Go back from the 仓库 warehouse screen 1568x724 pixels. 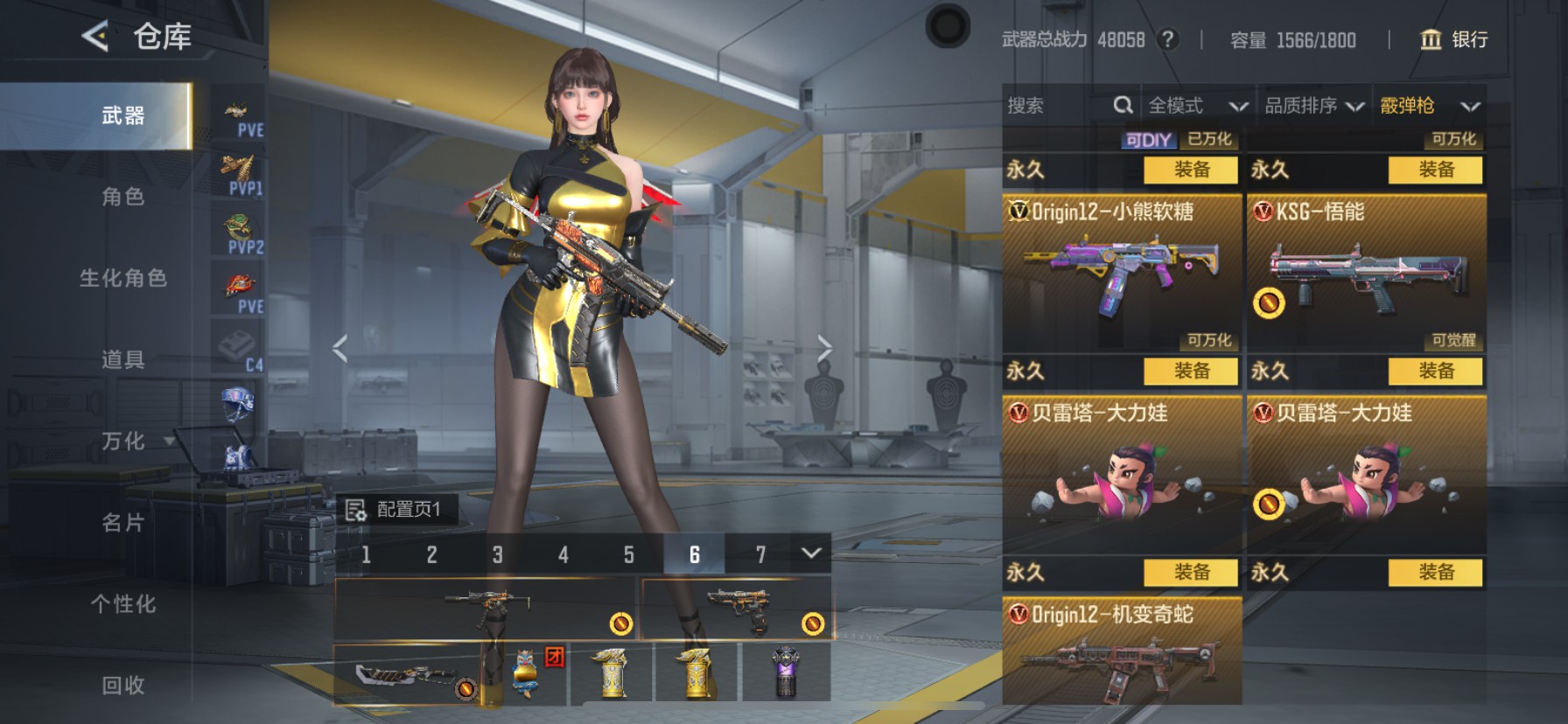click(x=94, y=37)
